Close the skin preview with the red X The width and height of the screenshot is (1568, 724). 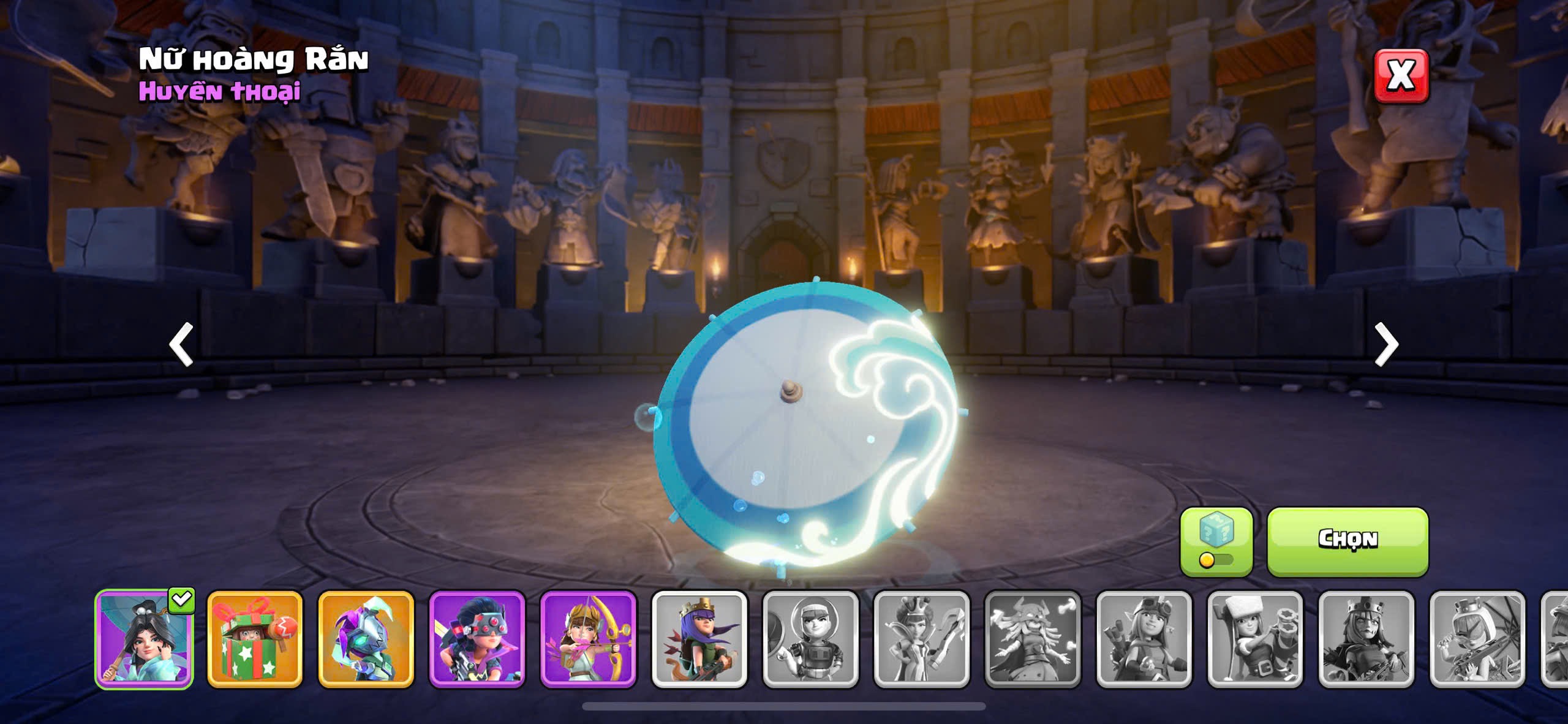(1401, 76)
